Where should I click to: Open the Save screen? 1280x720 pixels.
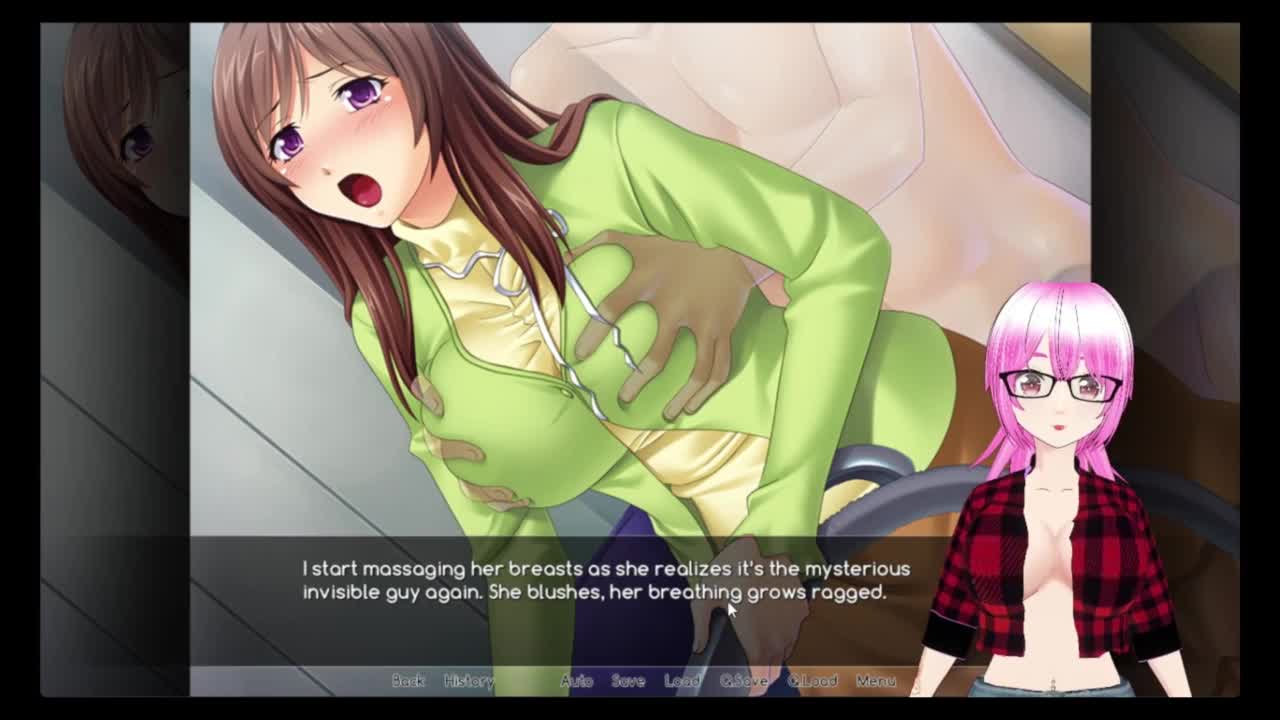tap(628, 681)
